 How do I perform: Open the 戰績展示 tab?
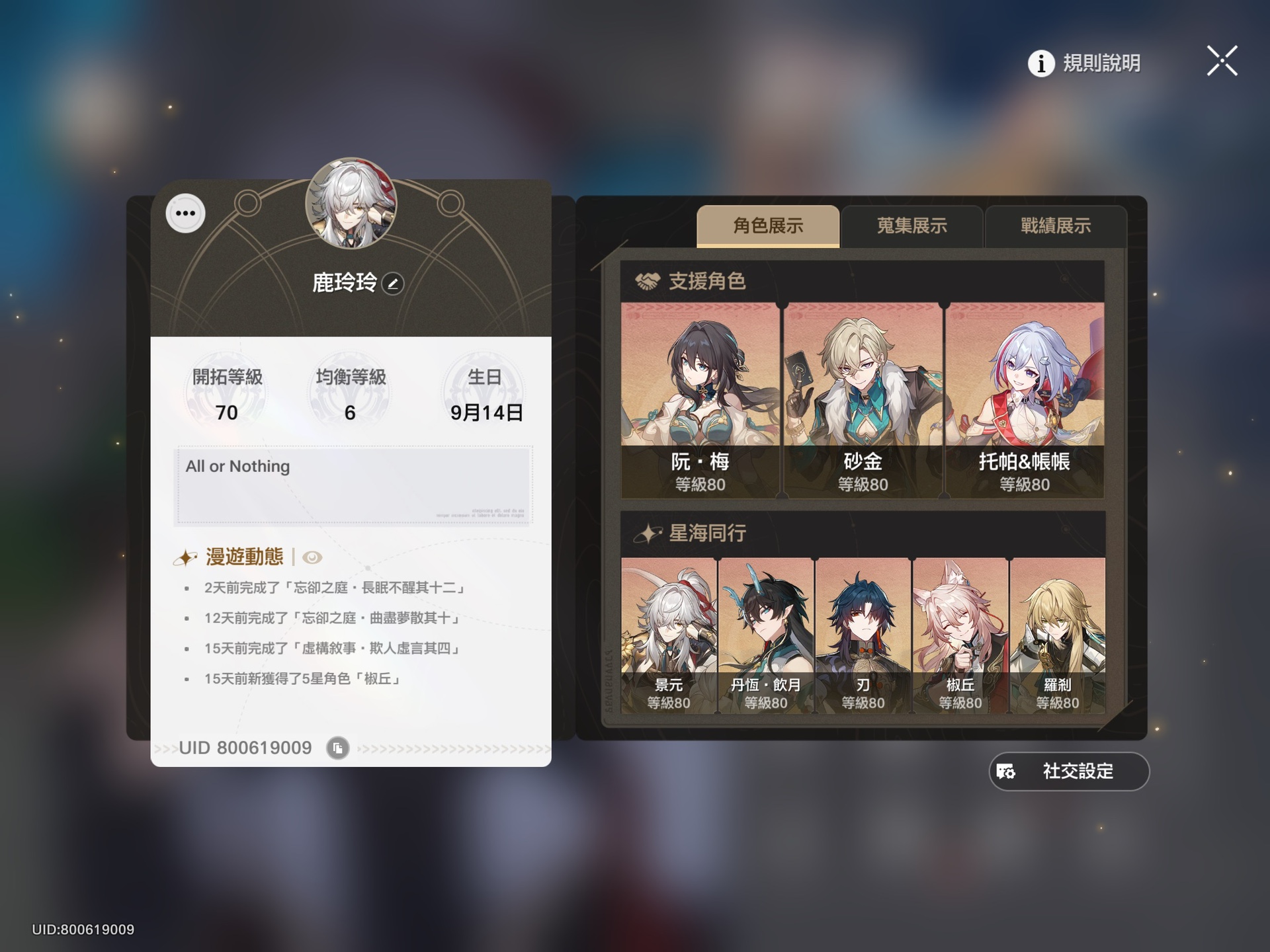click(x=1056, y=227)
